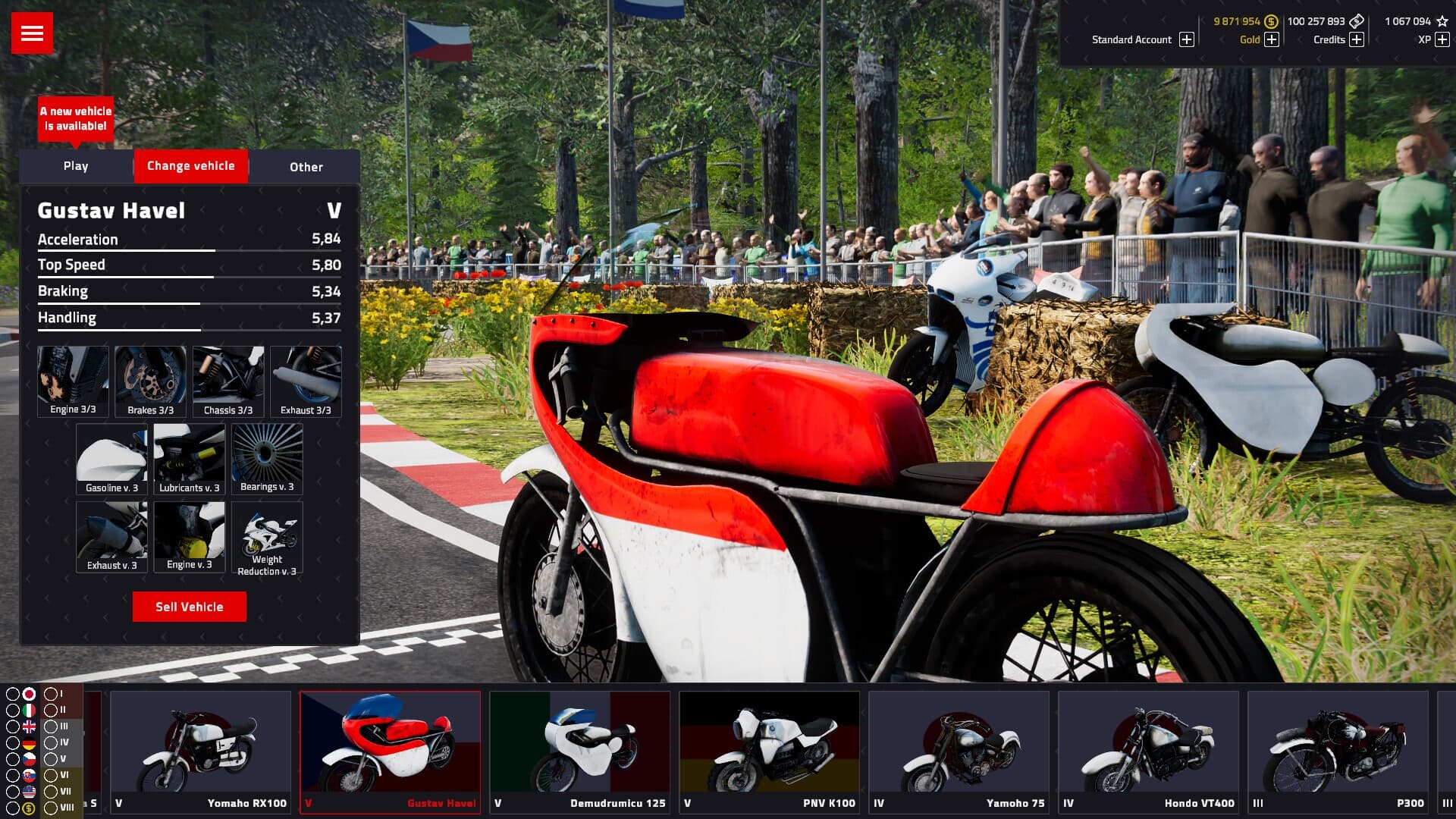Enable the tier V class filter
This screenshot has height=819, width=1456.
click(50, 759)
